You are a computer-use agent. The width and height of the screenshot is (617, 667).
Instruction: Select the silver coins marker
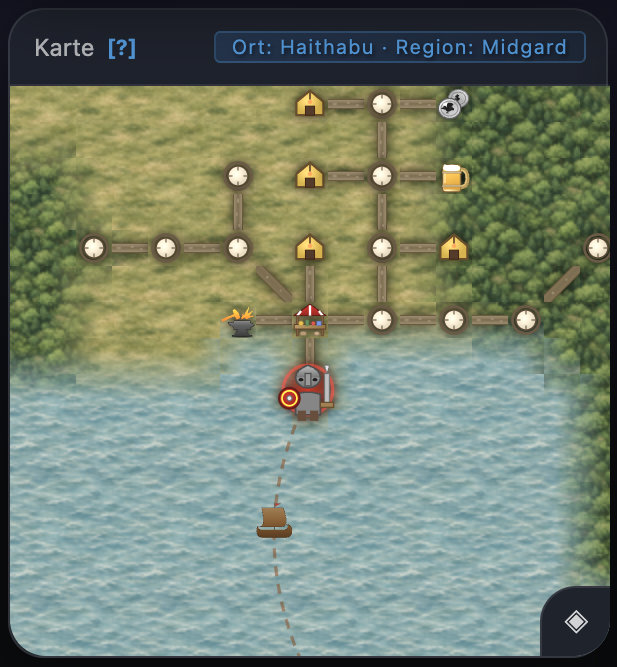pos(453,104)
